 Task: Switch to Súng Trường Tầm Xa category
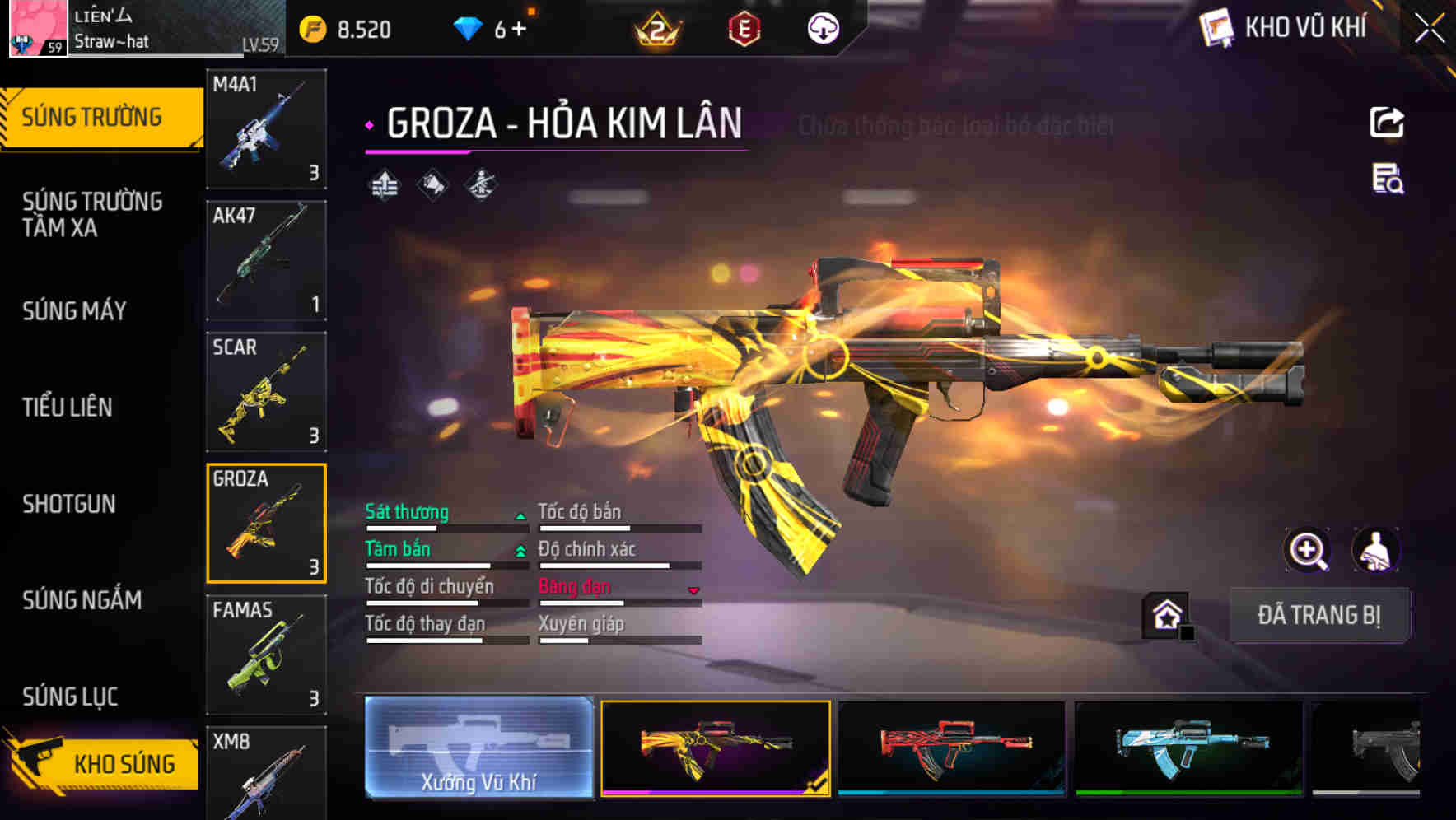coord(92,214)
